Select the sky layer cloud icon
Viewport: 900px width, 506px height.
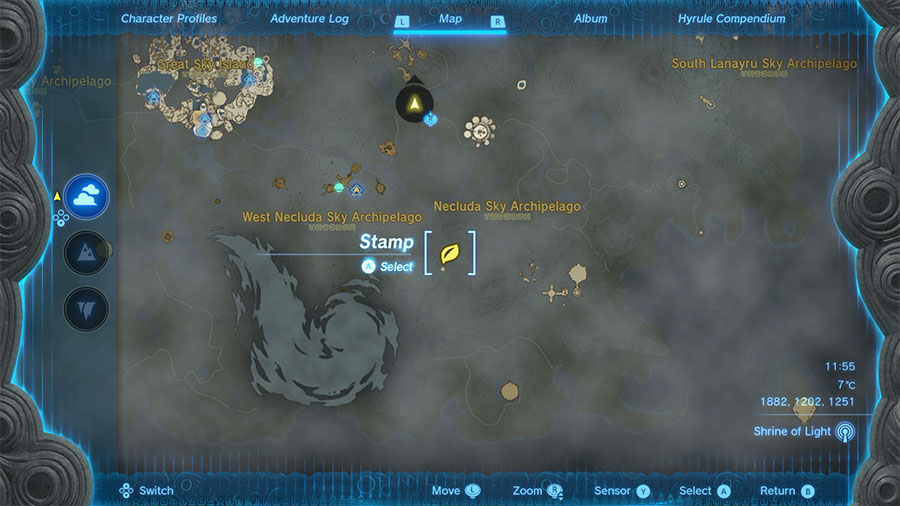coord(87,194)
